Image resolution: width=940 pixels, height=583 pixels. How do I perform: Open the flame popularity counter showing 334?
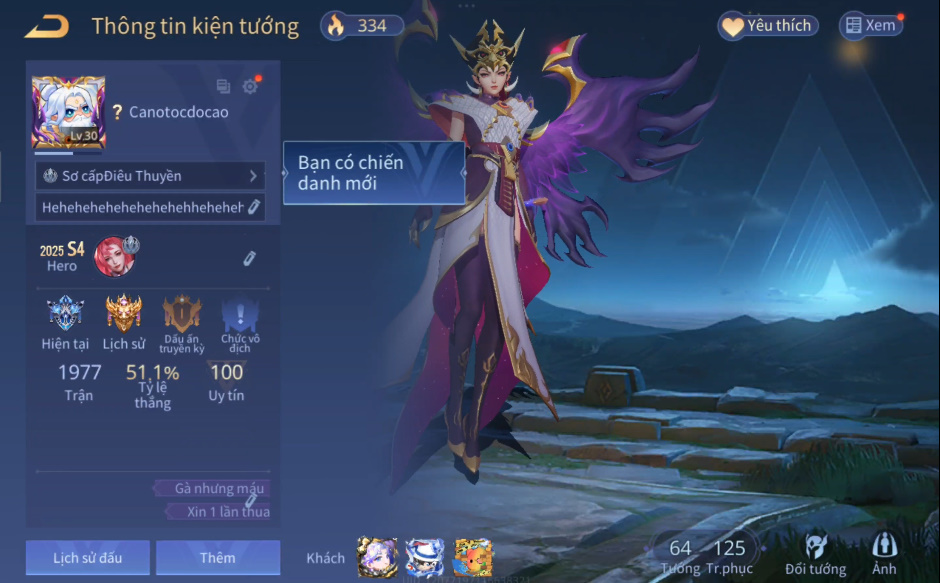click(362, 26)
